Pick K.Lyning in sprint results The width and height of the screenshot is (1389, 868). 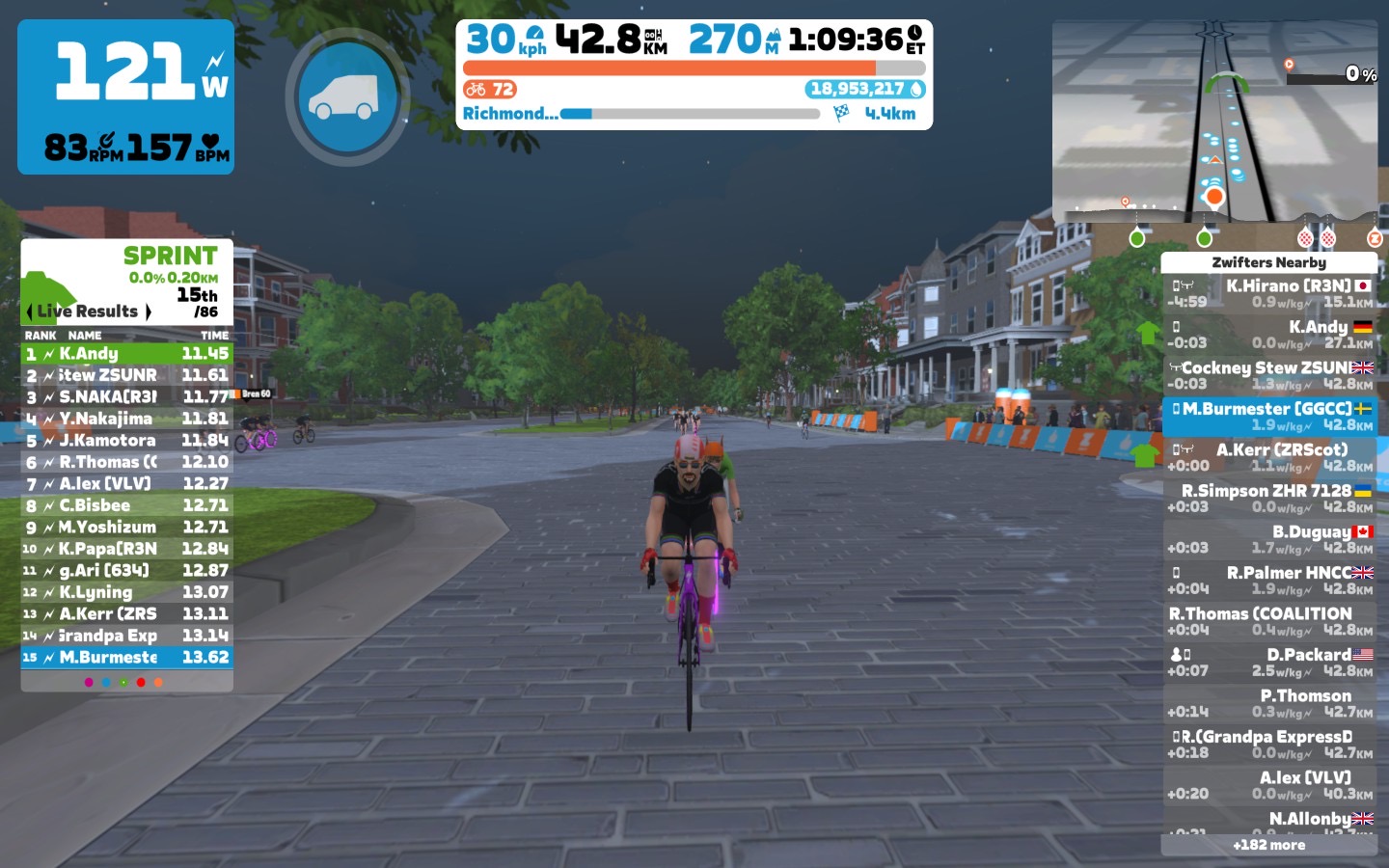126,592
